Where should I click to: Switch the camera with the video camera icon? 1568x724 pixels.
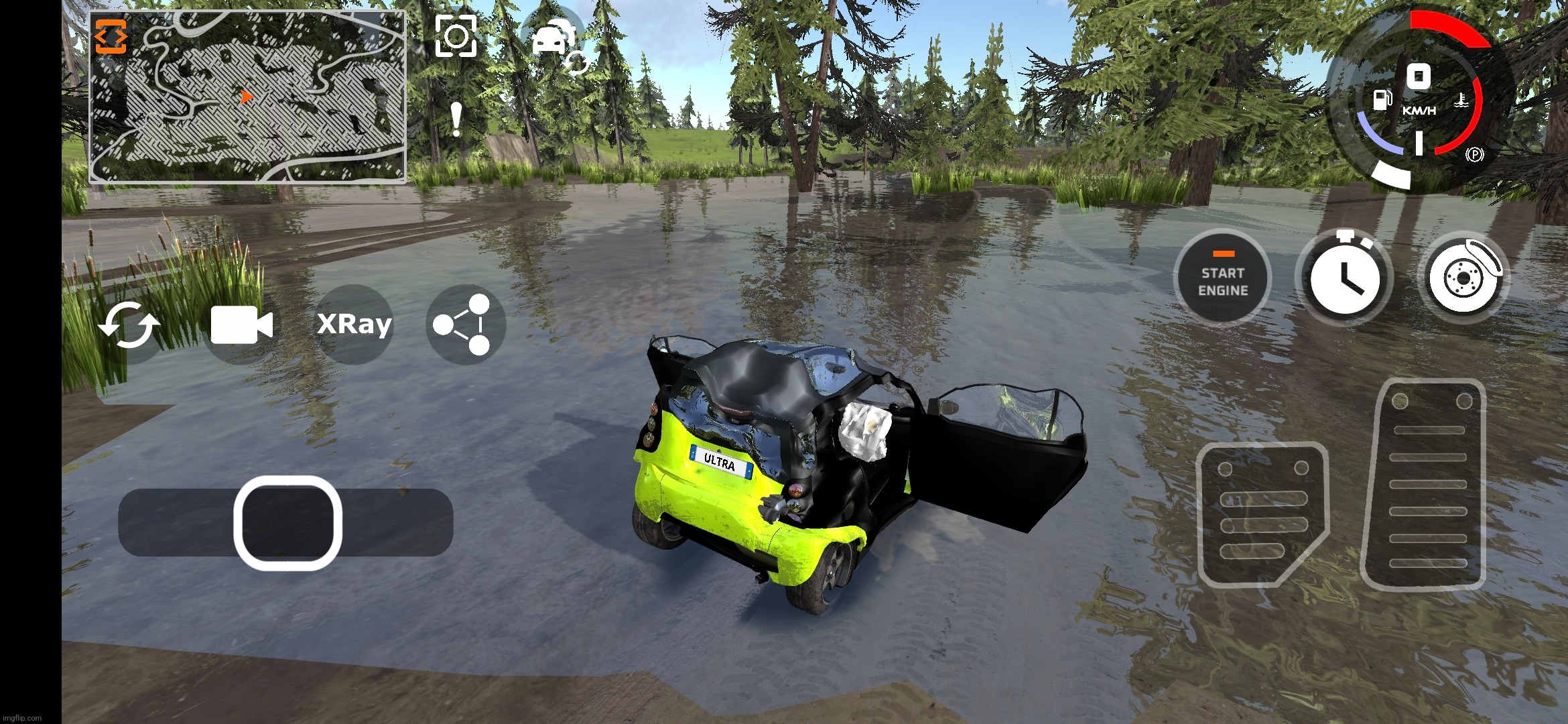click(x=241, y=326)
